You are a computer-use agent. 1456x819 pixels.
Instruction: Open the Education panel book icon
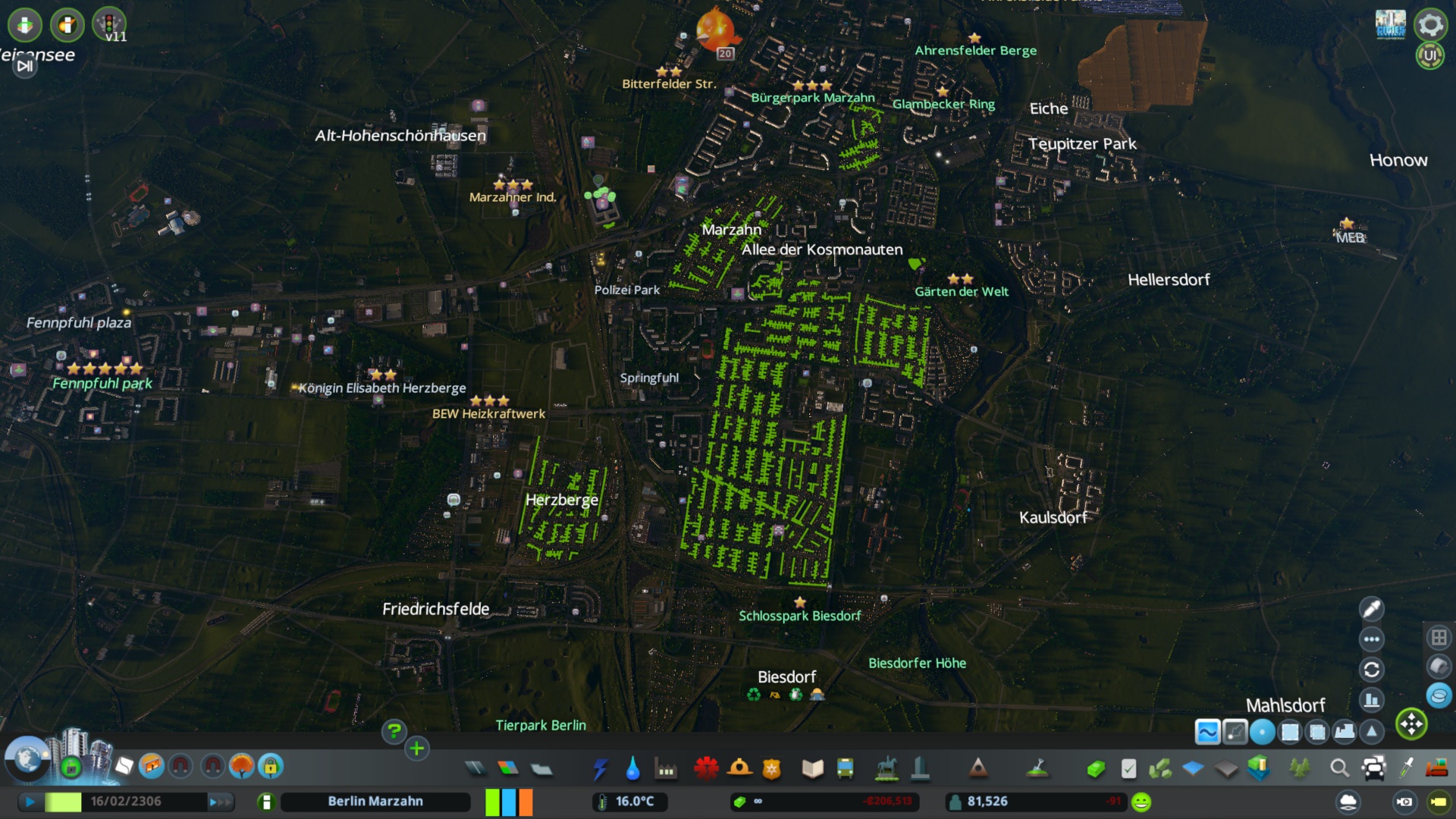[x=812, y=768]
